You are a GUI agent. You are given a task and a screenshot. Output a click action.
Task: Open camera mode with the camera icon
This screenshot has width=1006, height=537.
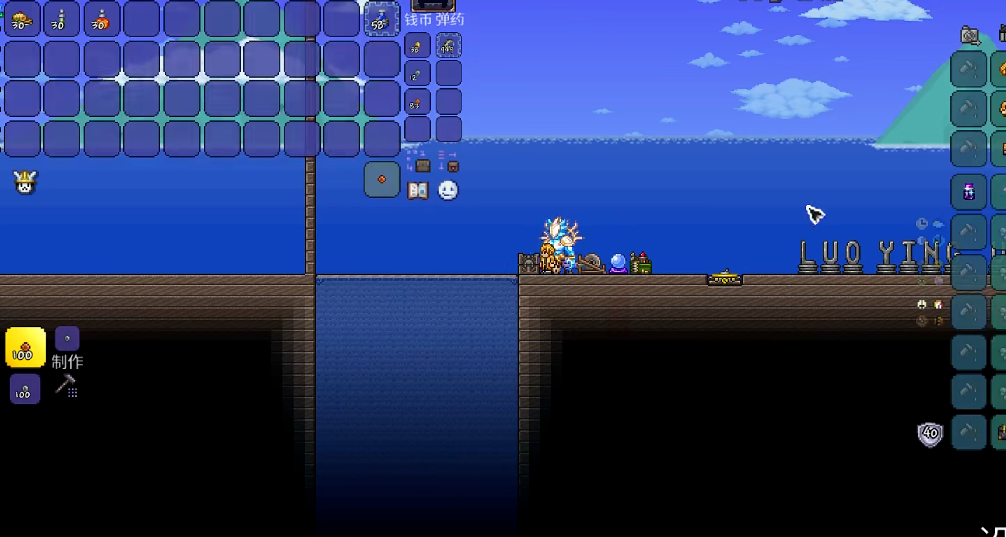click(x=969, y=36)
